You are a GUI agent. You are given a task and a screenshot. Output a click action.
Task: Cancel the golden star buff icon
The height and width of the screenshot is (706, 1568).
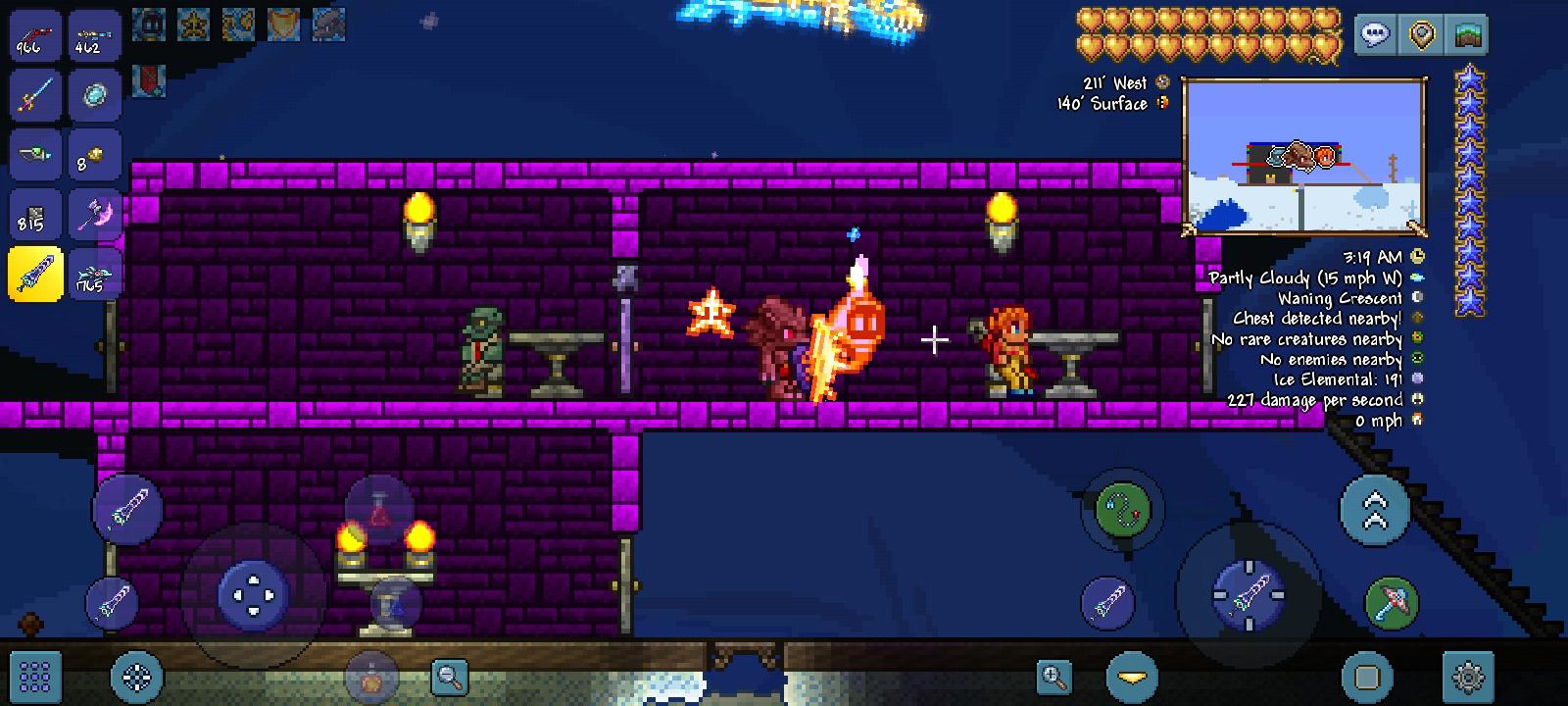pos(193,25)
